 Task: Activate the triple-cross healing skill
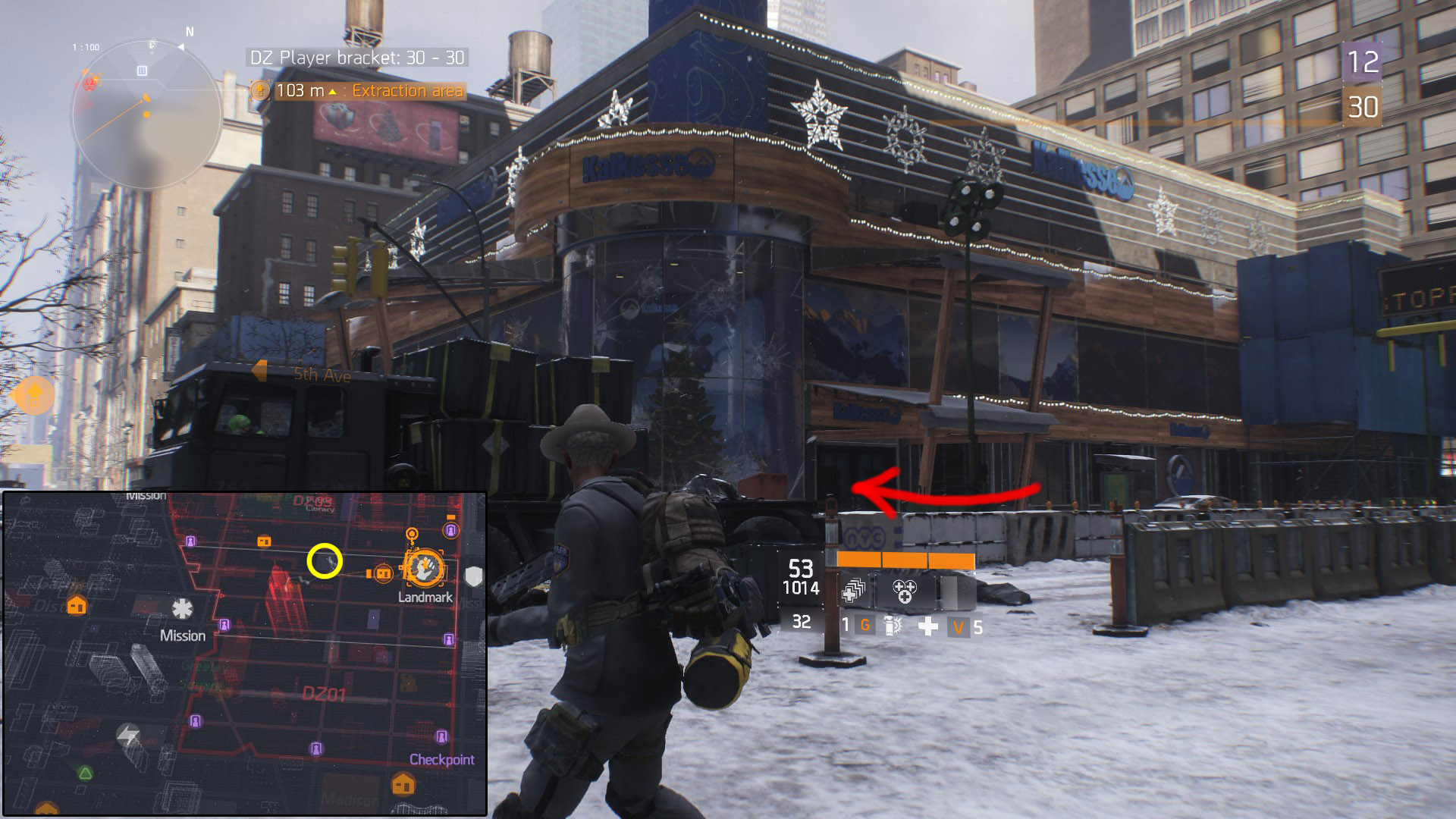[905, 591]
